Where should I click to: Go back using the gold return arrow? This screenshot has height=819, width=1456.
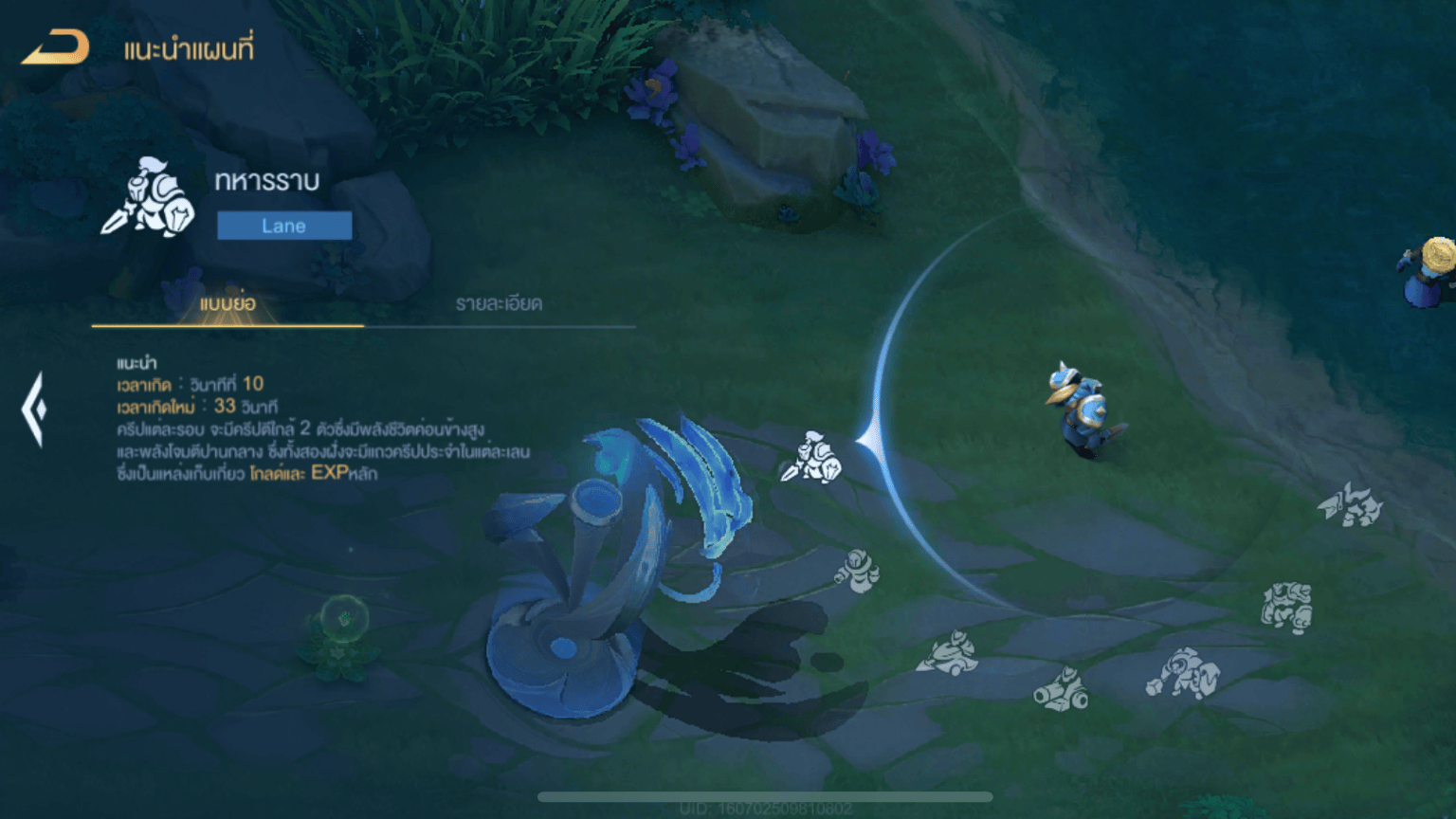[x=56, y=47]
